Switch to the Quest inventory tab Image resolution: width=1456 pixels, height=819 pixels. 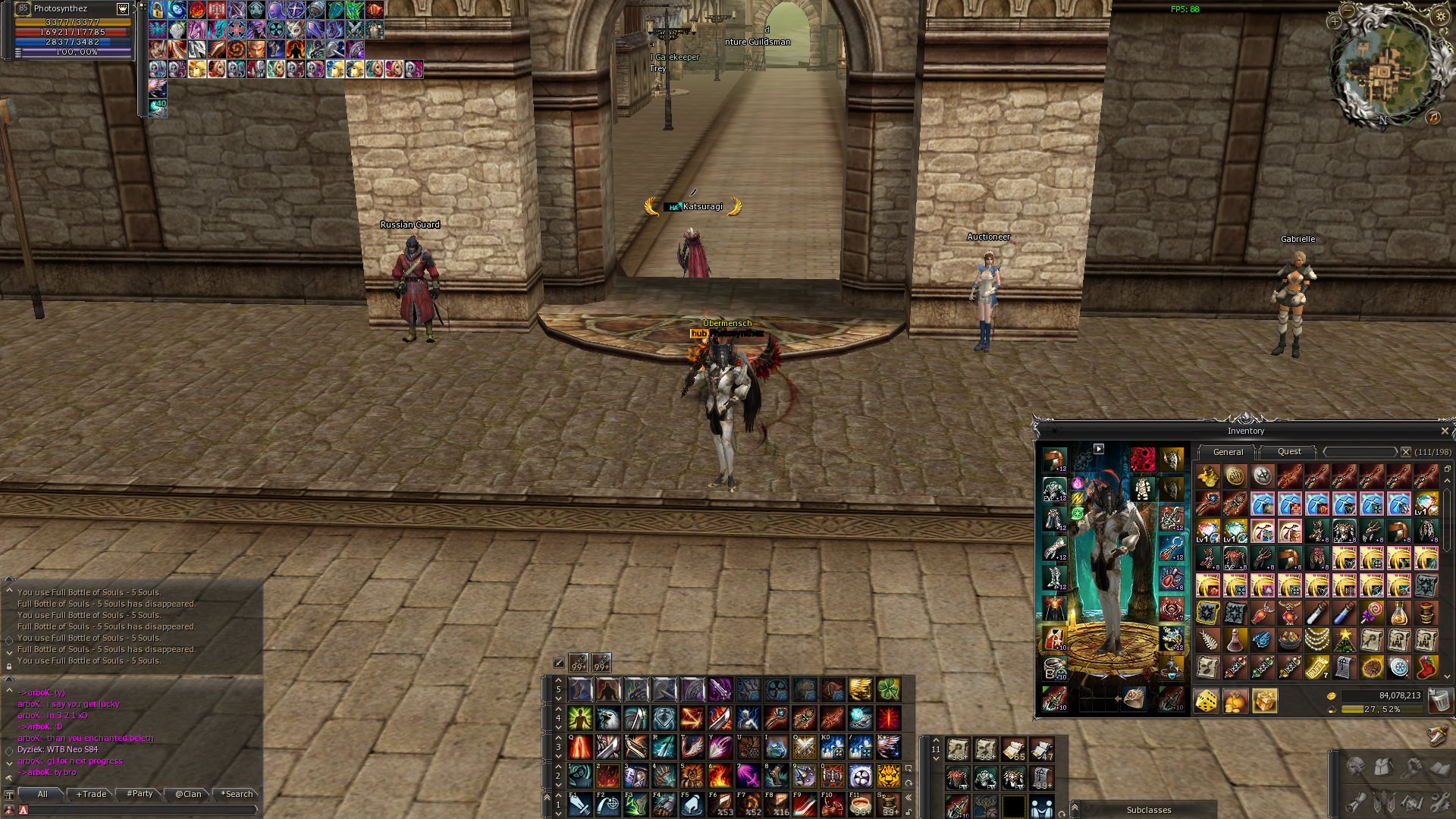click(x=1288, y=452)
